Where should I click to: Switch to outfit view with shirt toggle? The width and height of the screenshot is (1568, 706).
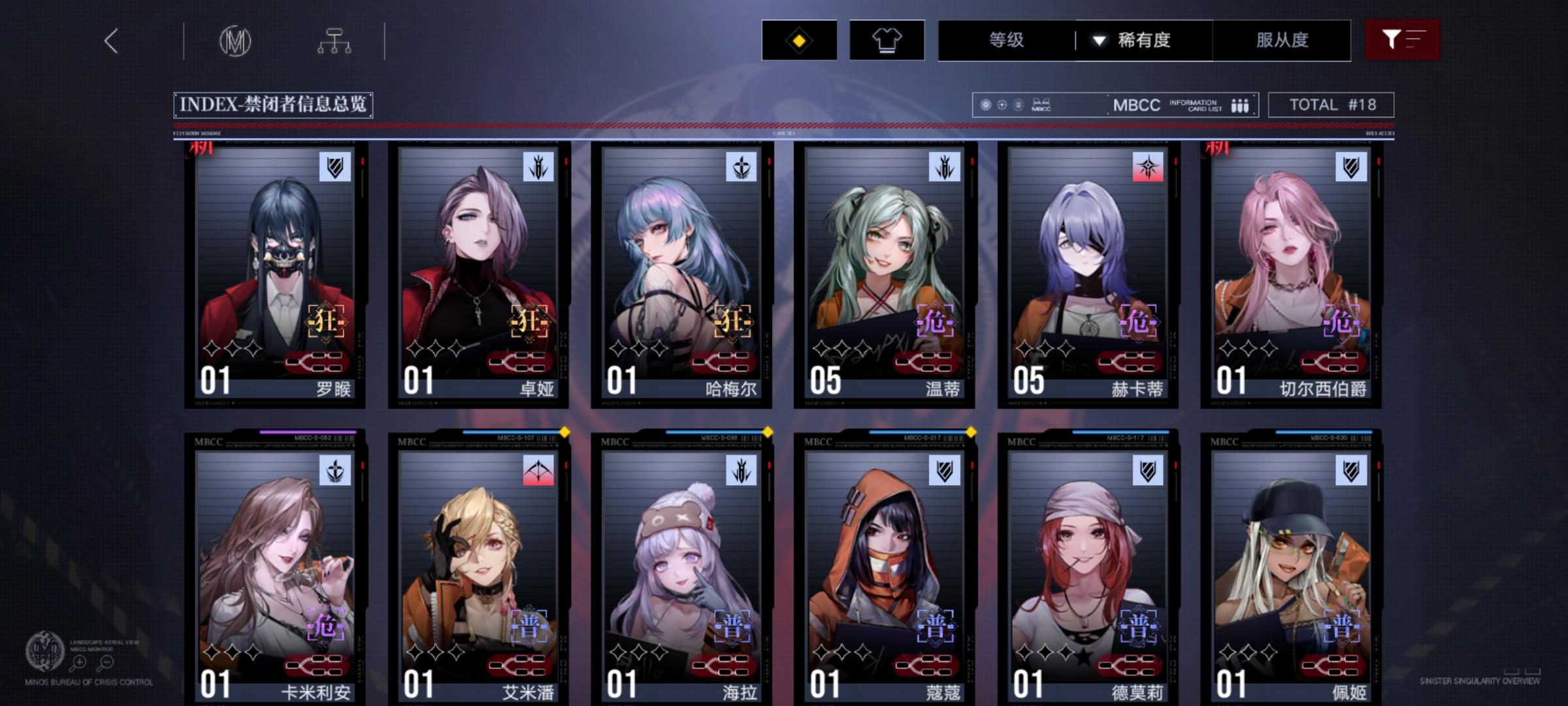[887, 41]
